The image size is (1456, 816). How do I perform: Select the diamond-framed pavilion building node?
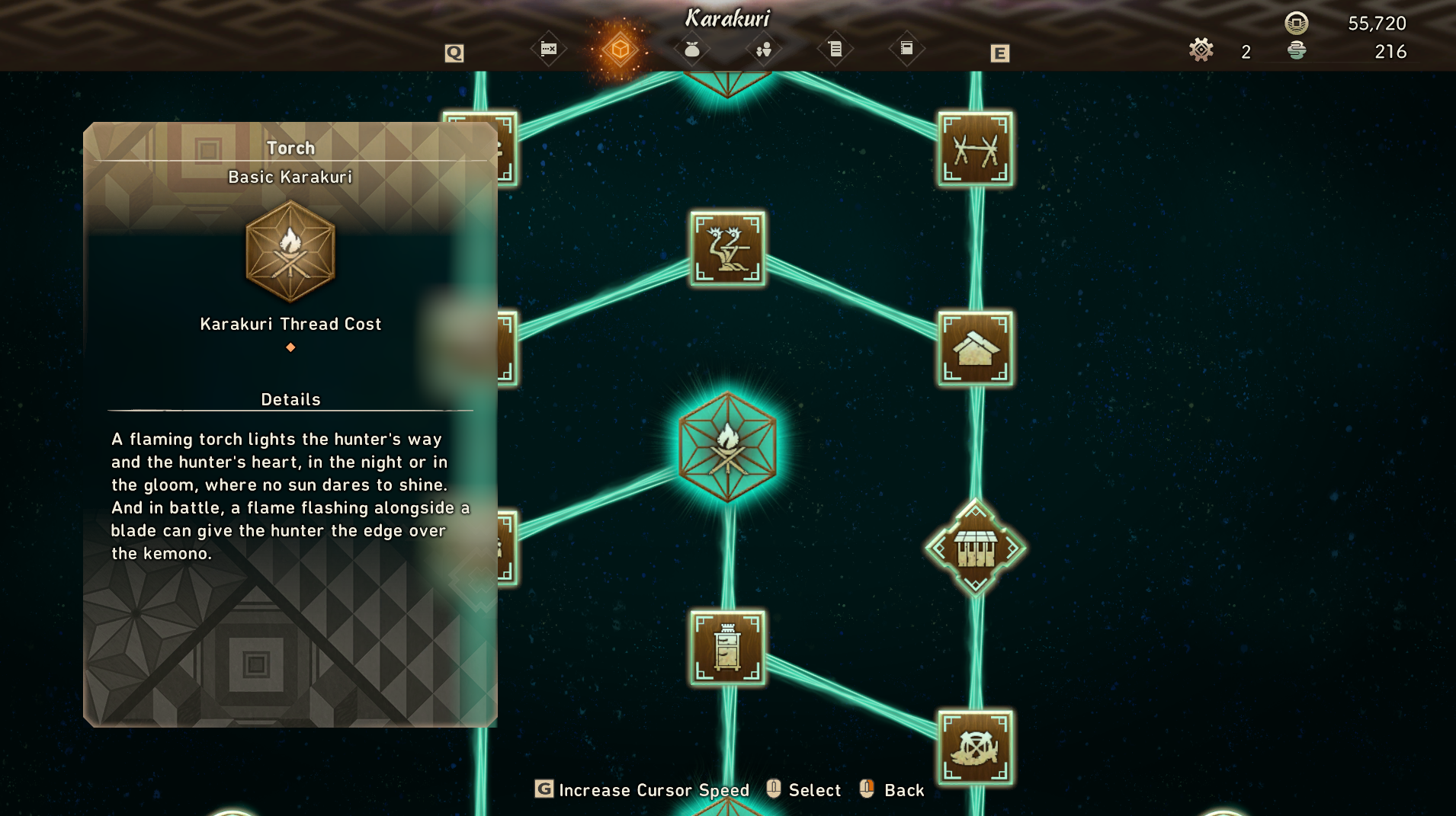(975, 547)
